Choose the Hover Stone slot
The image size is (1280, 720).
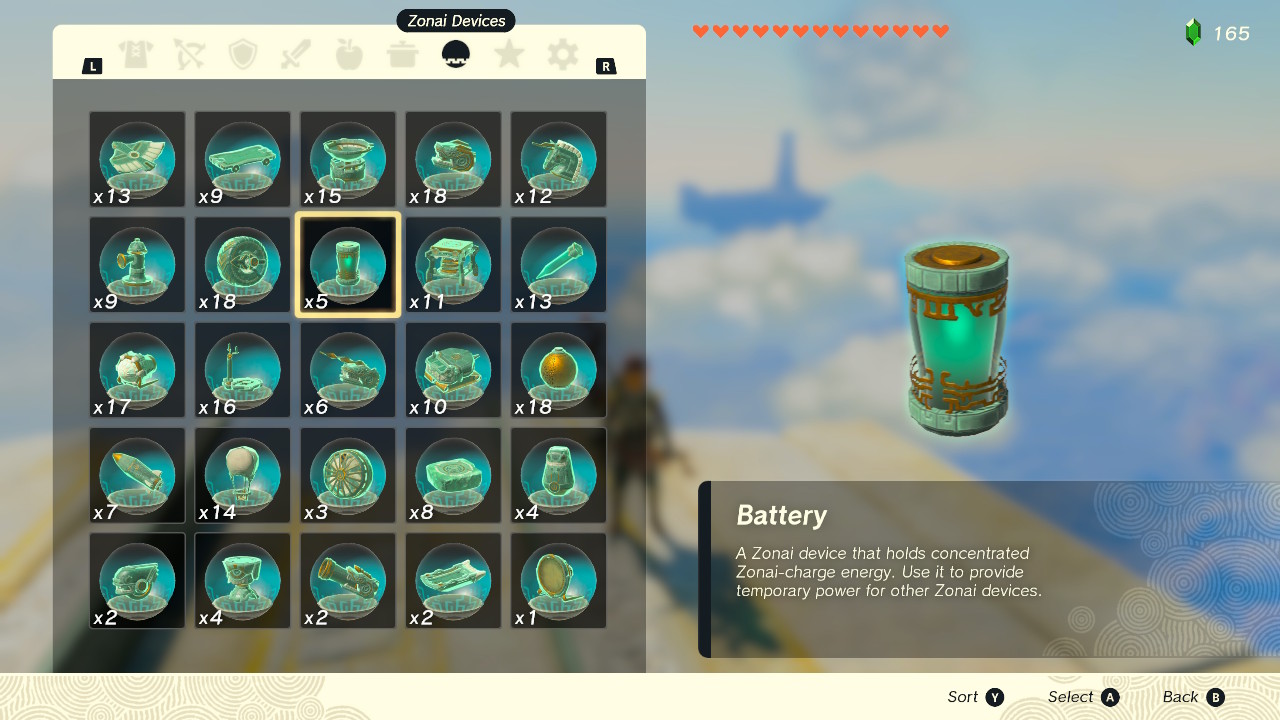click(x=453, y=476)
